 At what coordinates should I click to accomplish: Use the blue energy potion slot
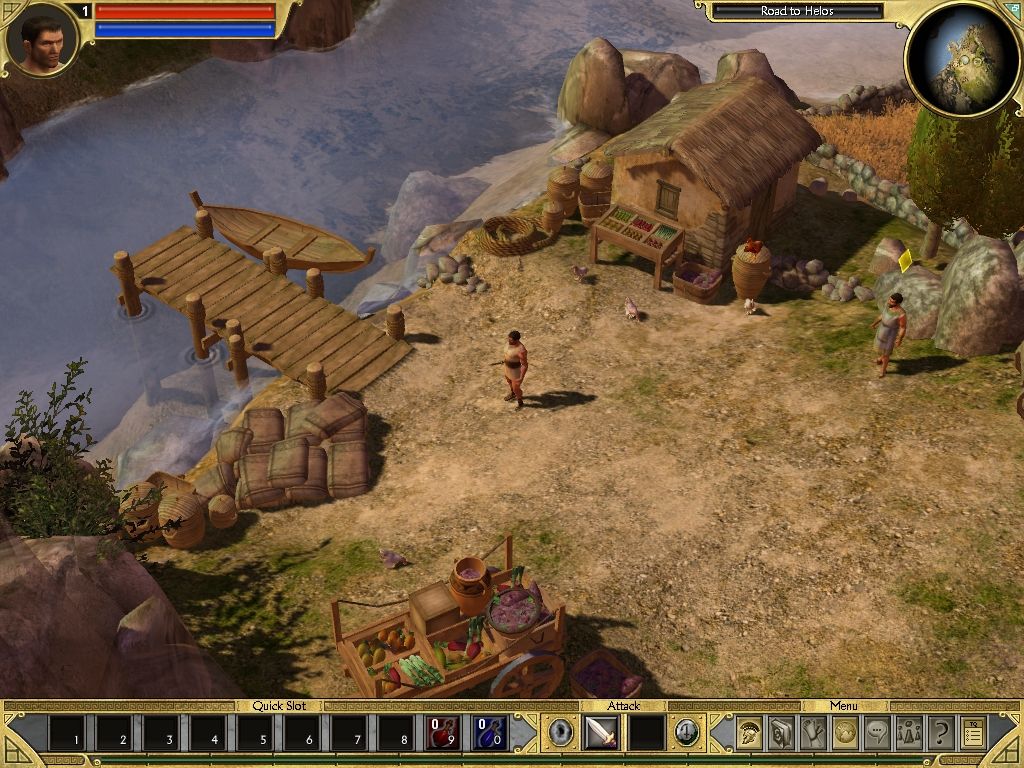click(x=491, y=733)
